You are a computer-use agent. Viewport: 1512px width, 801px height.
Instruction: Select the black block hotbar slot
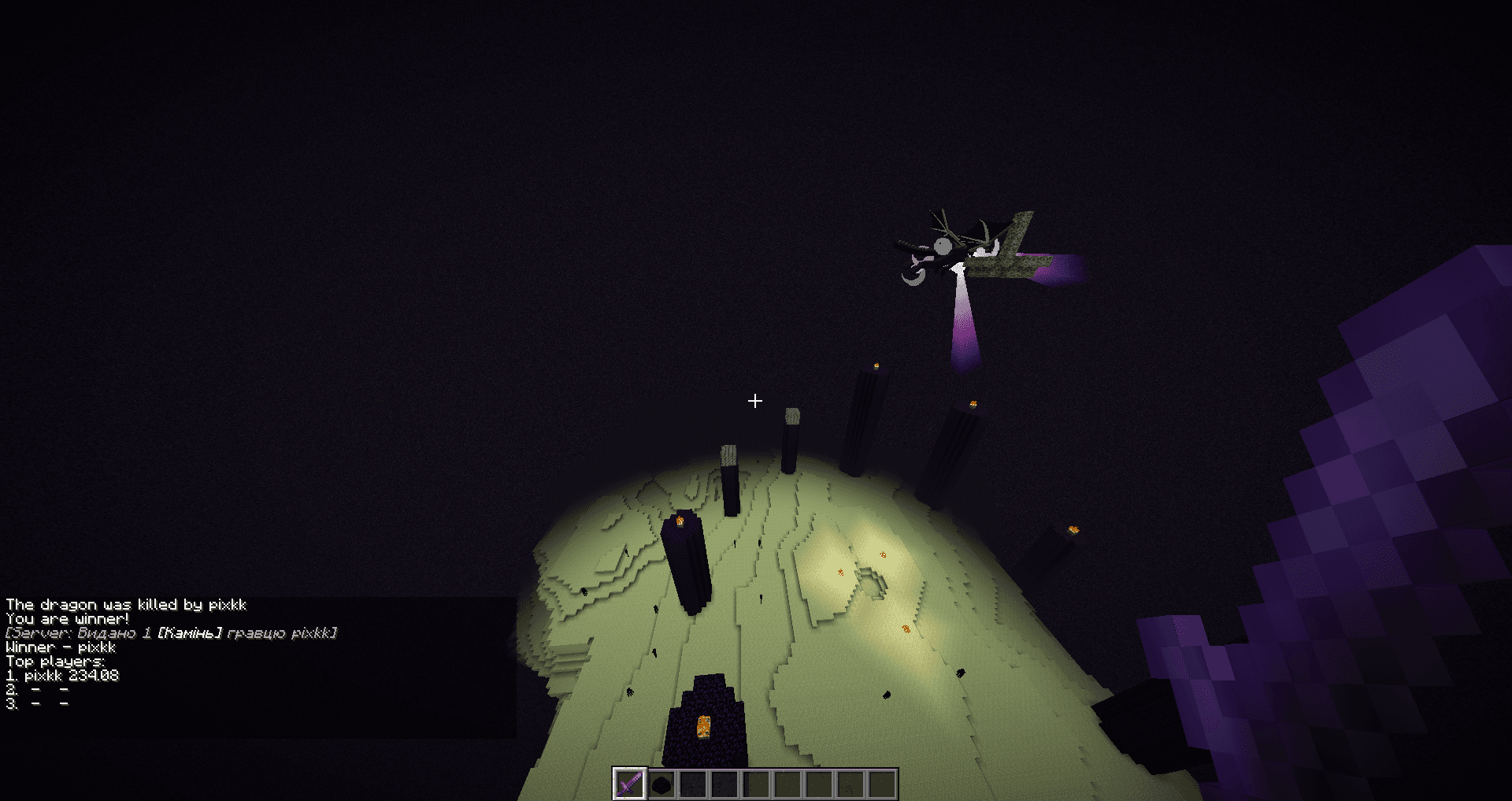point(661,784)
